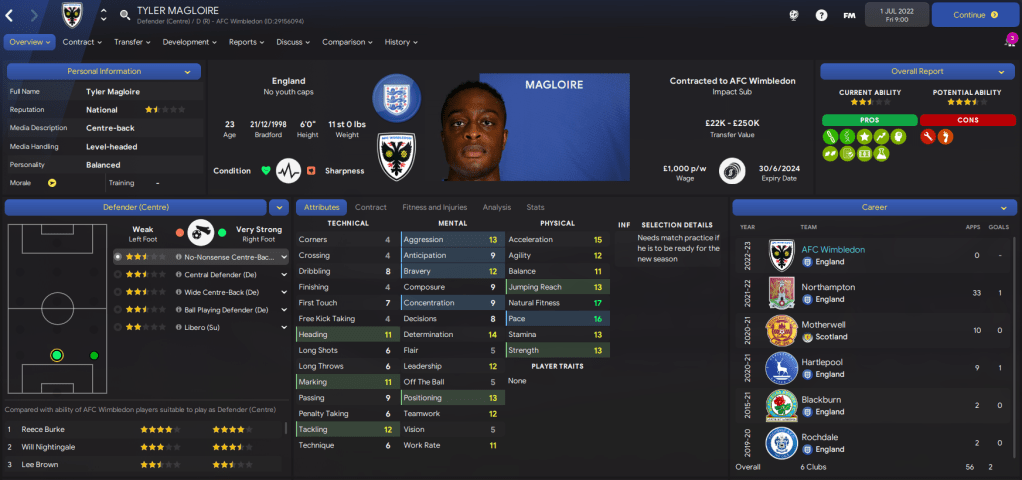Open the Development menu
1022x480 pixels.
(x=189, y=42)
